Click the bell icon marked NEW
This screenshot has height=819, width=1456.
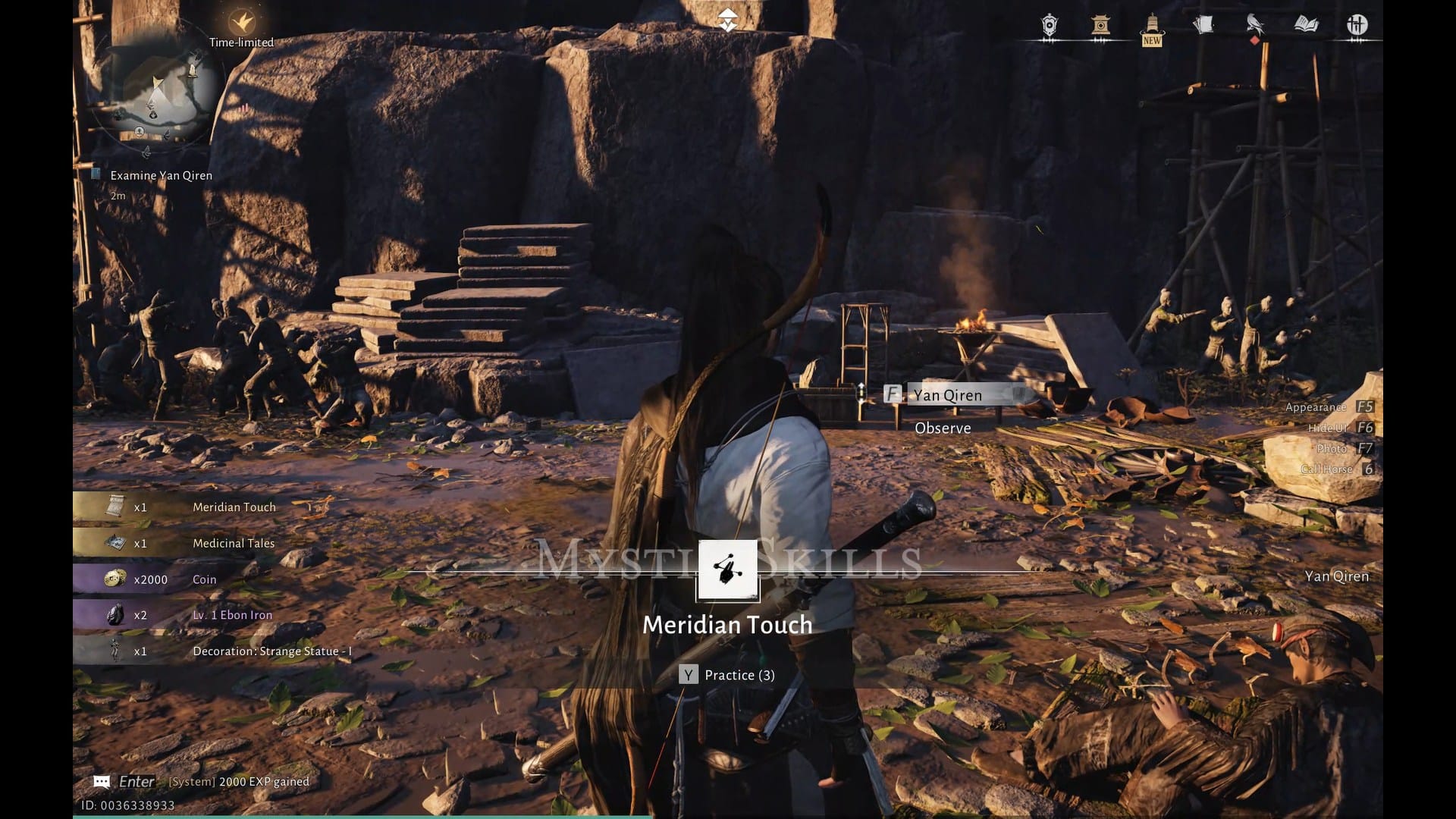pos(1150,27)
